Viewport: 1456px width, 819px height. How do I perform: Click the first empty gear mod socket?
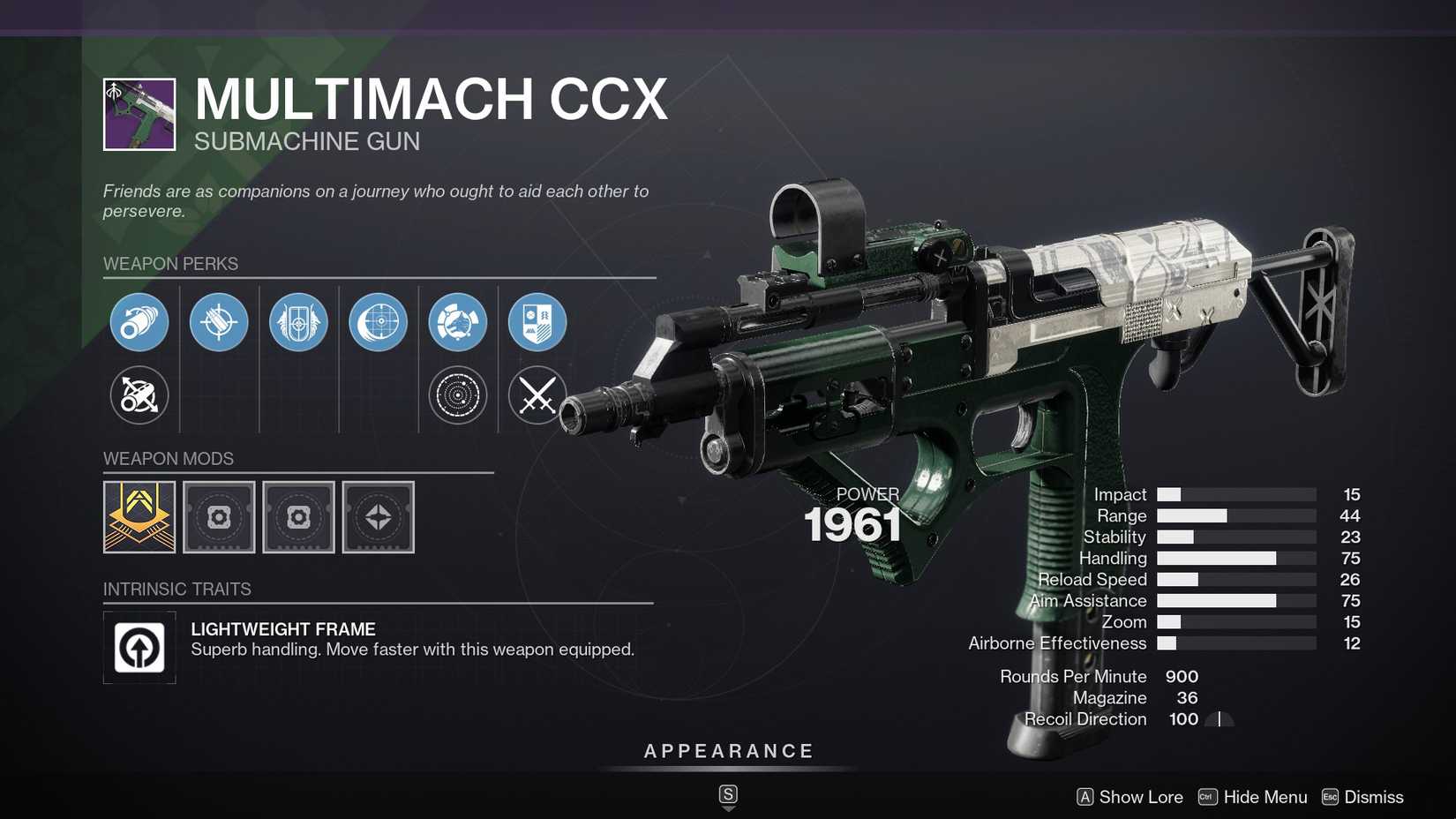pyautogui.click(x=218, y=517)
